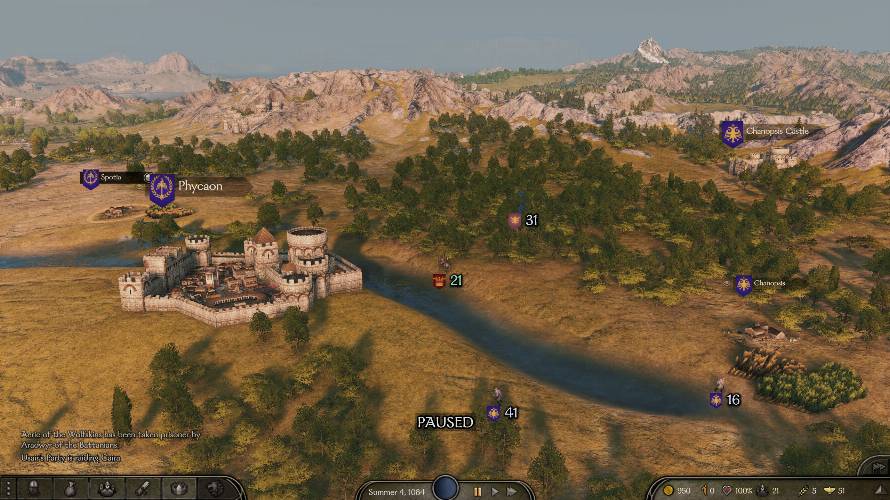
Task: Open the party screen icon
Action: 106,488
